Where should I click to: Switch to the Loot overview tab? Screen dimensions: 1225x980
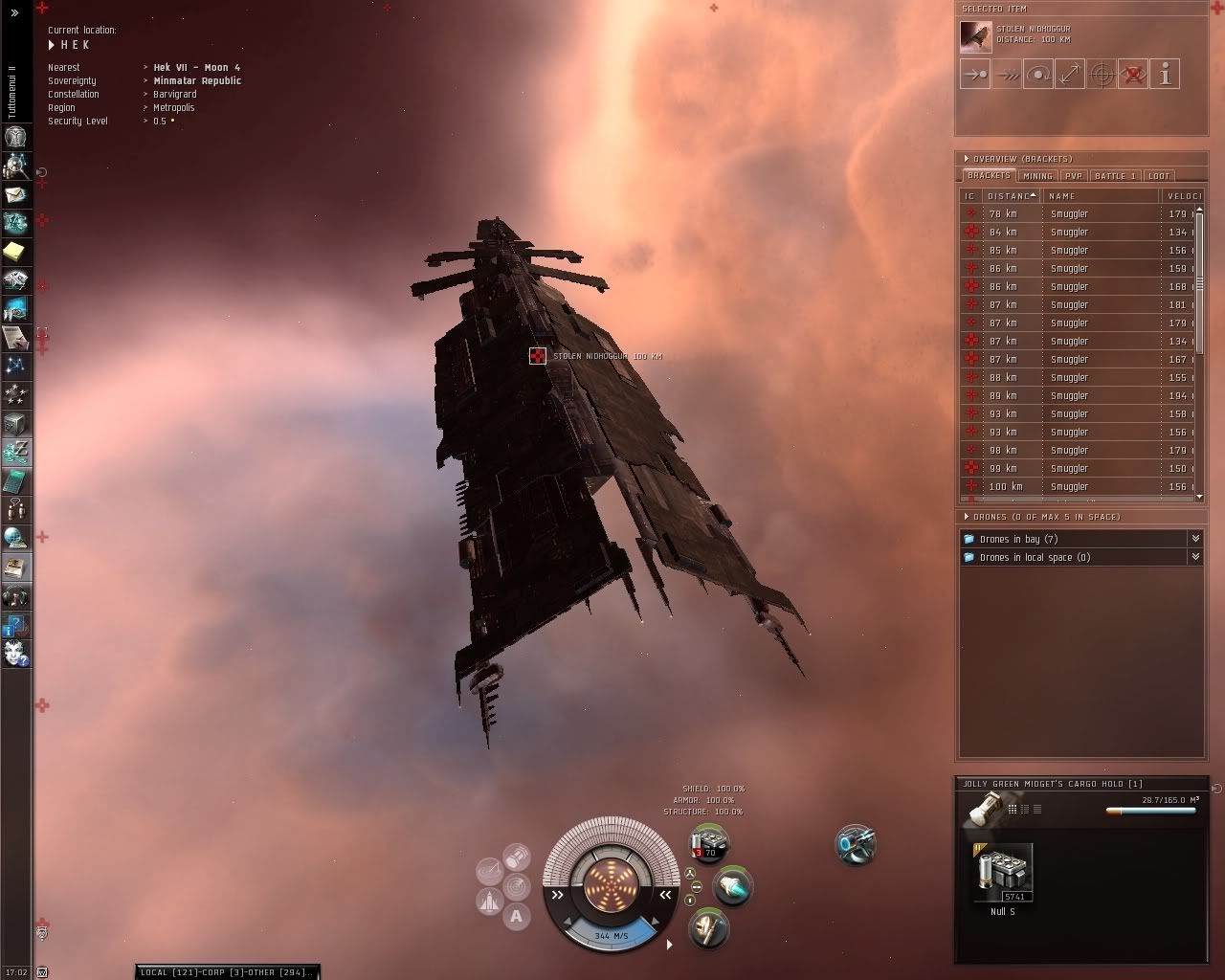1159,176
